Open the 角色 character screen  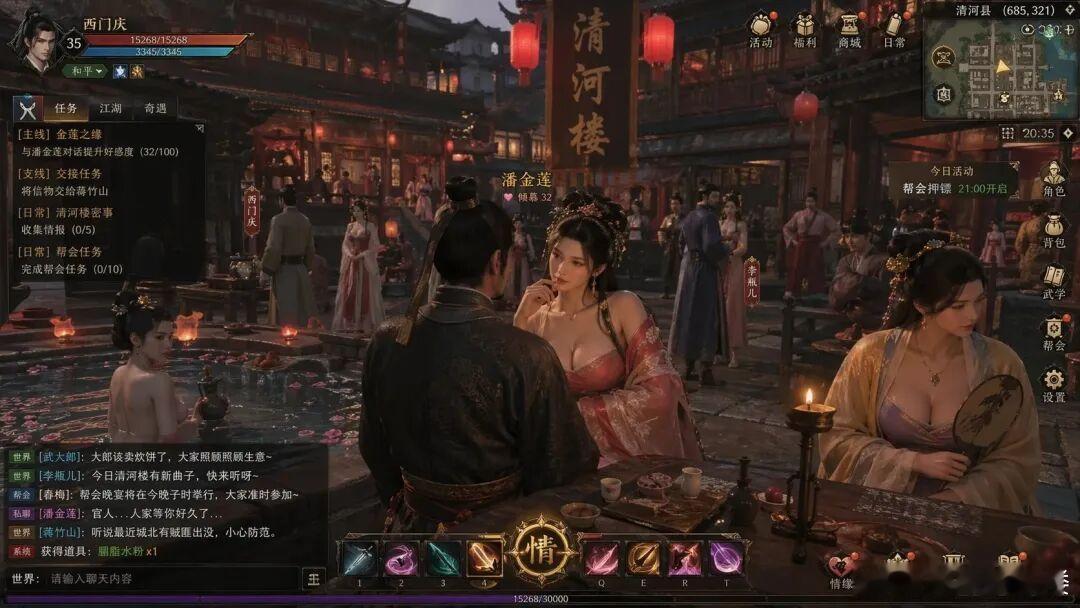tap(1053, 178)
